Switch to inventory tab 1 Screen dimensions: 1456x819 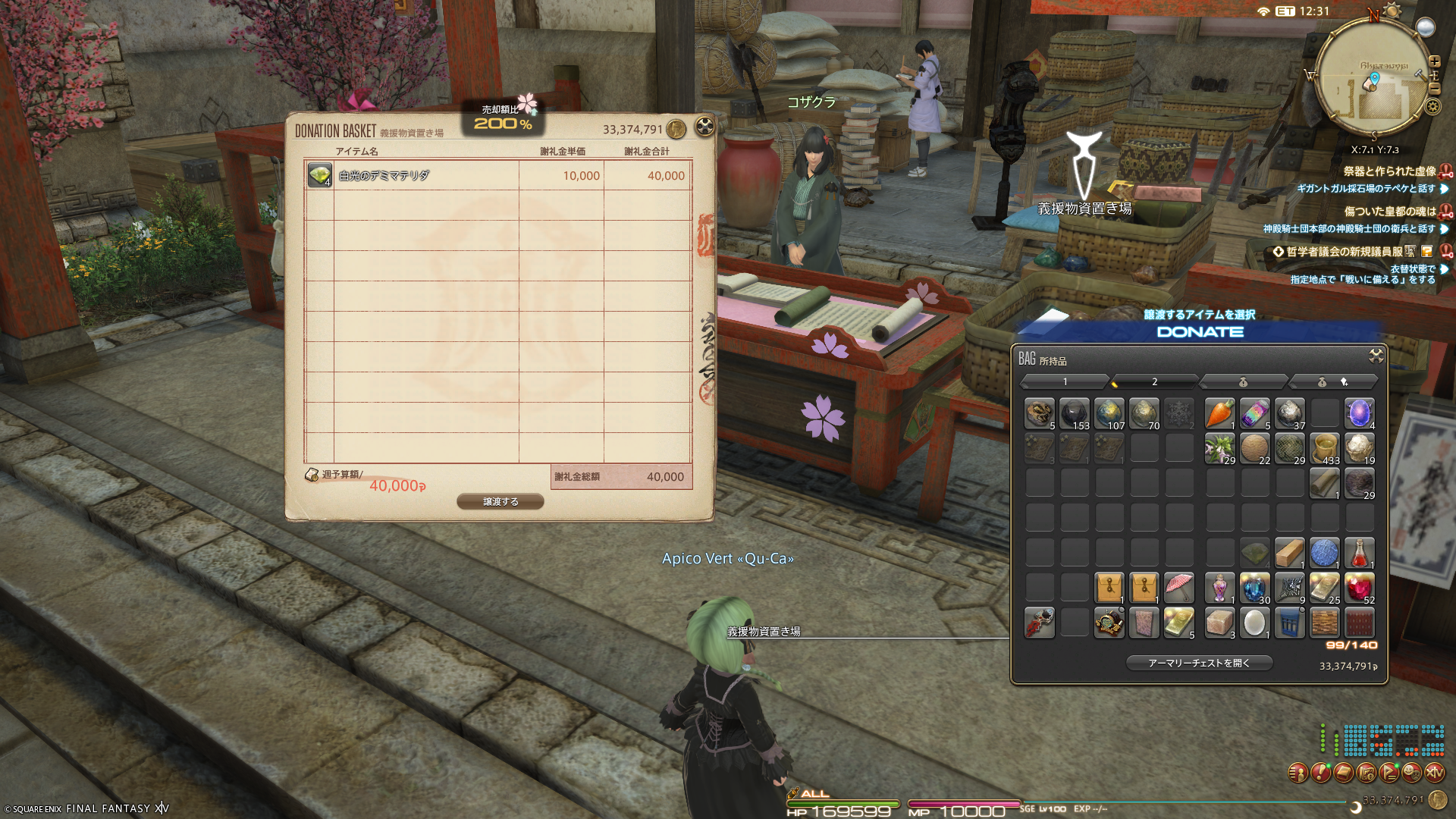coord(1065,381)
